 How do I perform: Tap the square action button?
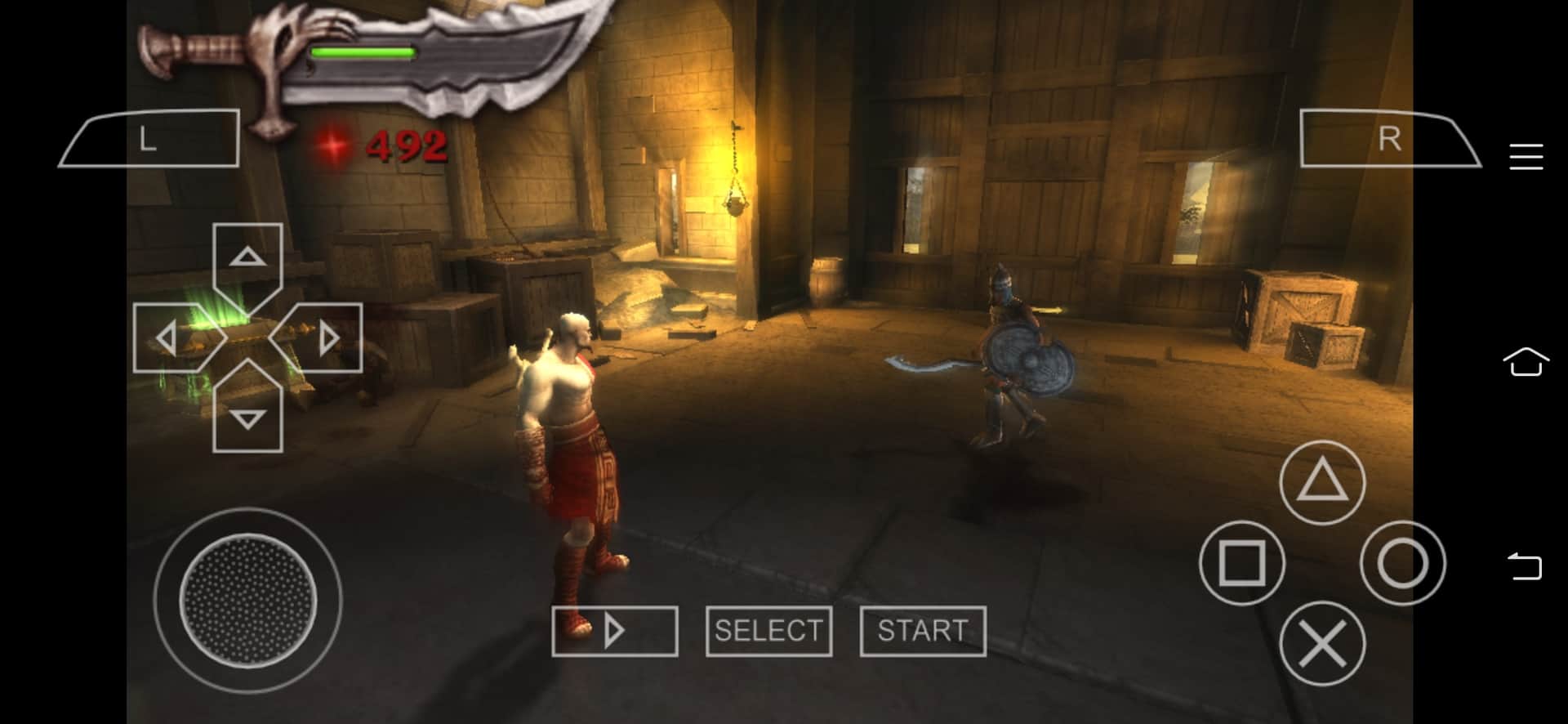tap(1241, 563)
